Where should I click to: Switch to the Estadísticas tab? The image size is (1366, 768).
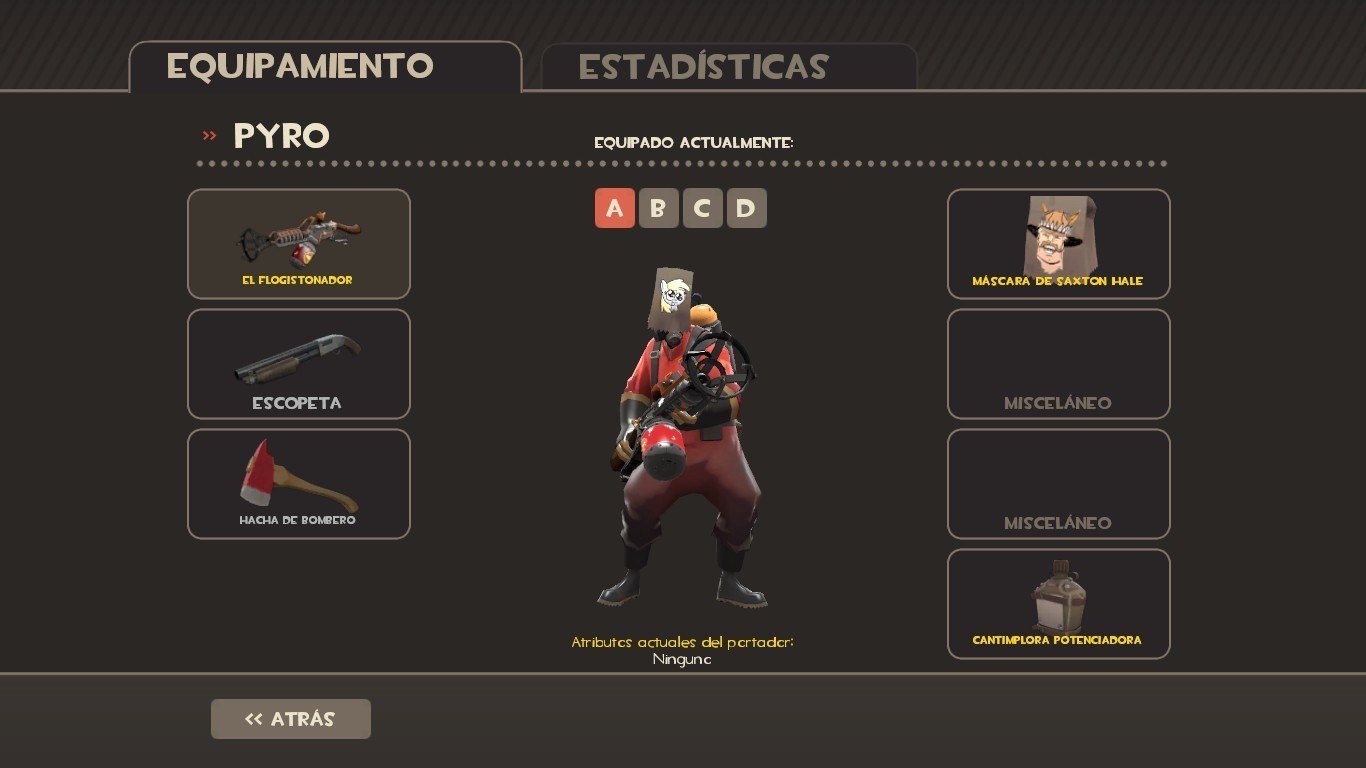[x=728, y=67]
